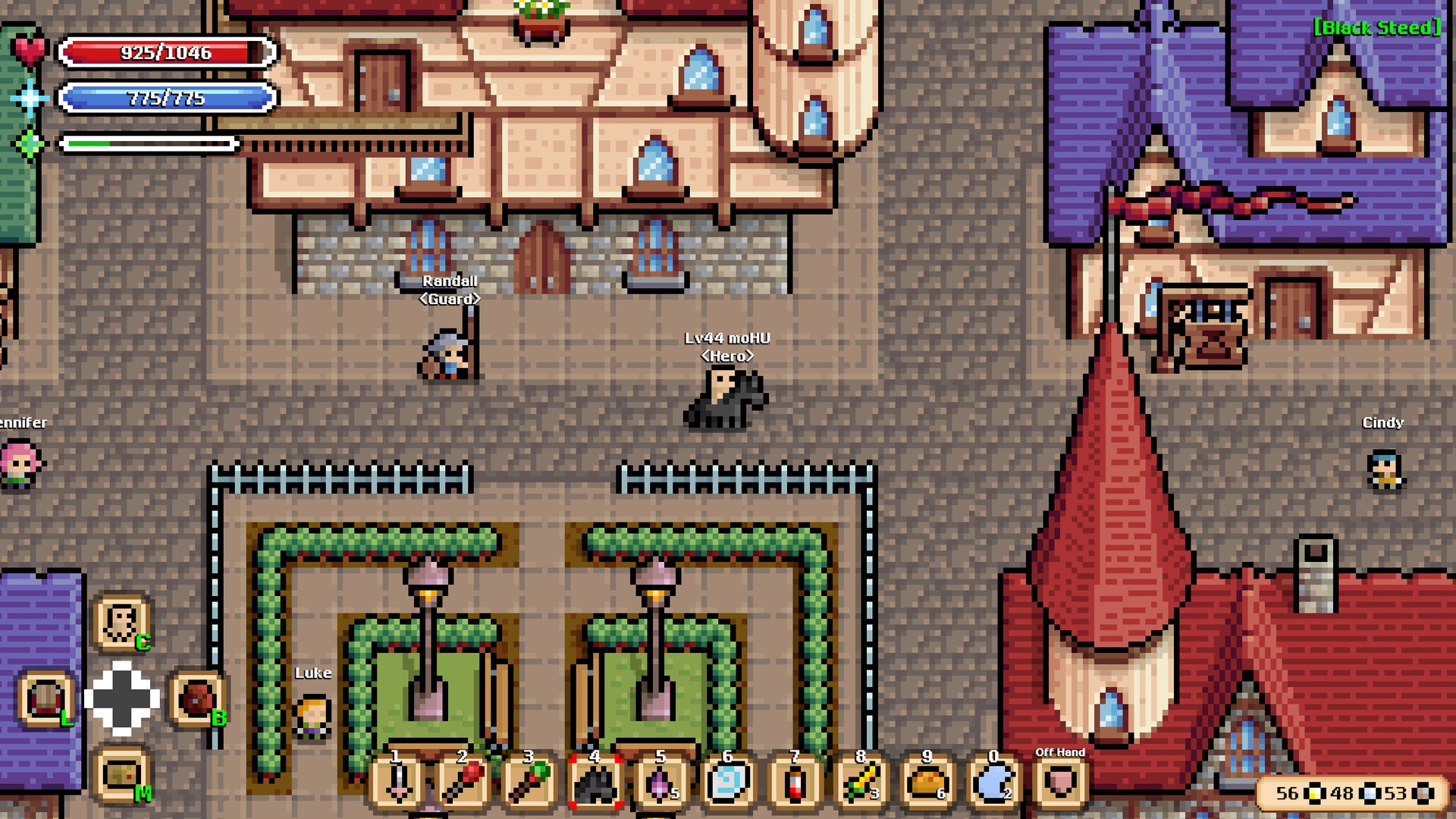Click the heart icon beside the health bar
The width and height of the screenshot is (1456, 819).
coord(30,51)
